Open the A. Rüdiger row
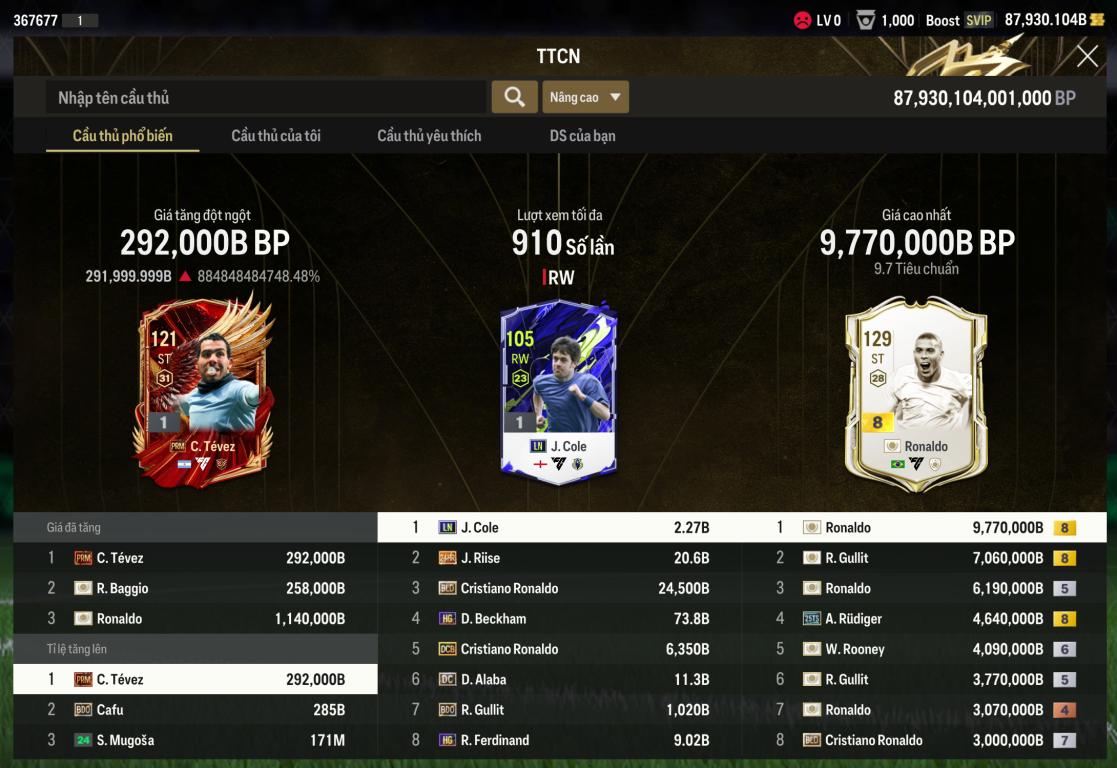Viewport: 1117px width, 768px height. [x=924, y=619]
